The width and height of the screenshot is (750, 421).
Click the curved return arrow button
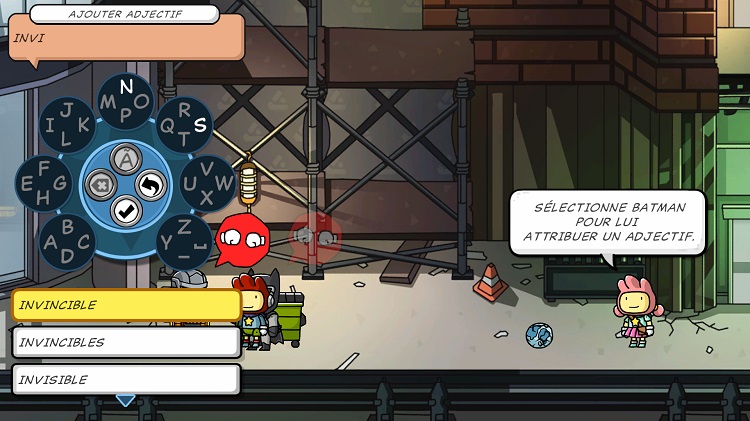coord(151,185)
